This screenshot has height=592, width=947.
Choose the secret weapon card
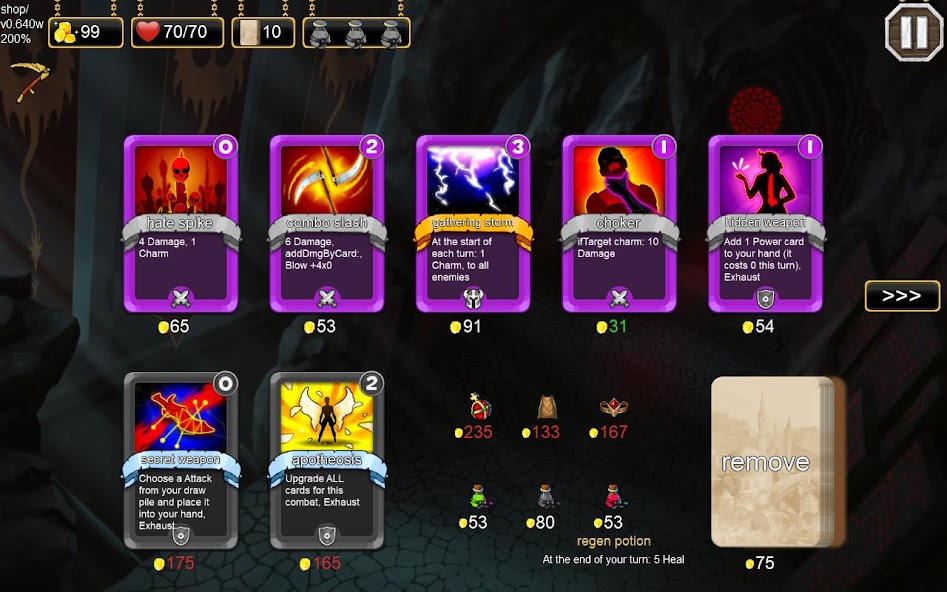(x=181, y=460)
